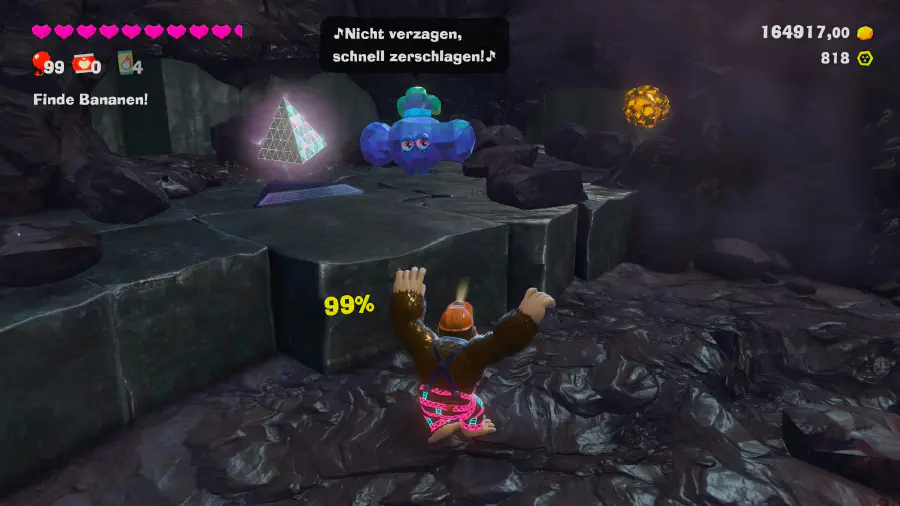Open the "Finde Bananen!" objective tracker
The width and height of the screenshot is (900, 506).
(x=90, y=99)
